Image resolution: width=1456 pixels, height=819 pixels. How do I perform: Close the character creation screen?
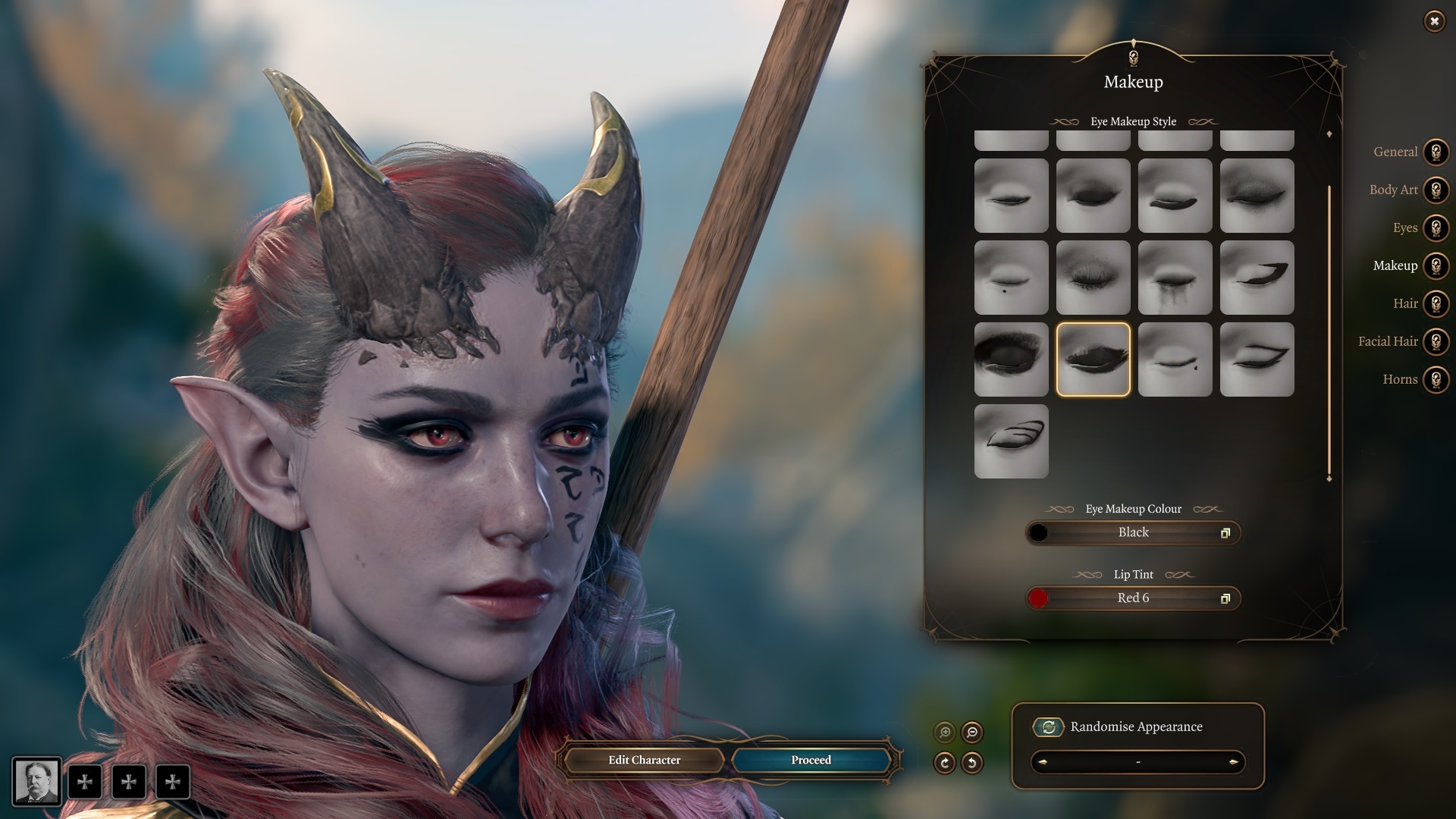click(x=1434, y=21)
